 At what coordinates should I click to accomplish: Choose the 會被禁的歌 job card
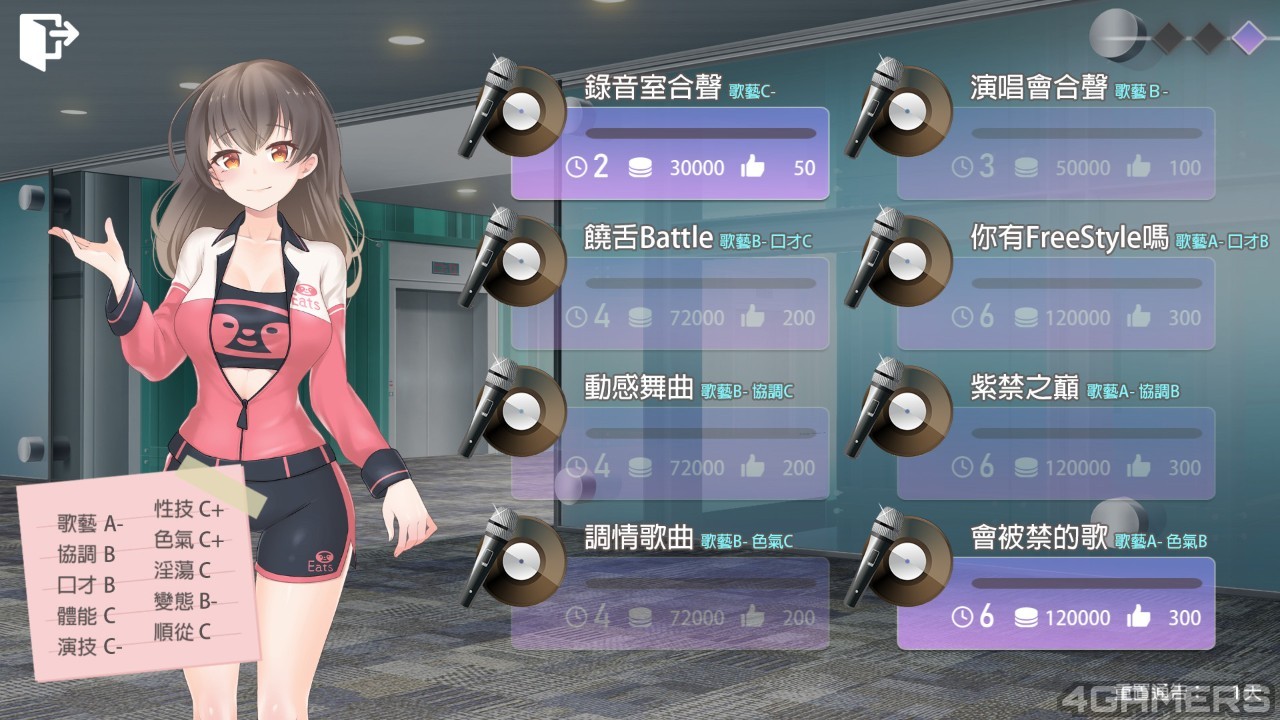(x=1056, y=603)
